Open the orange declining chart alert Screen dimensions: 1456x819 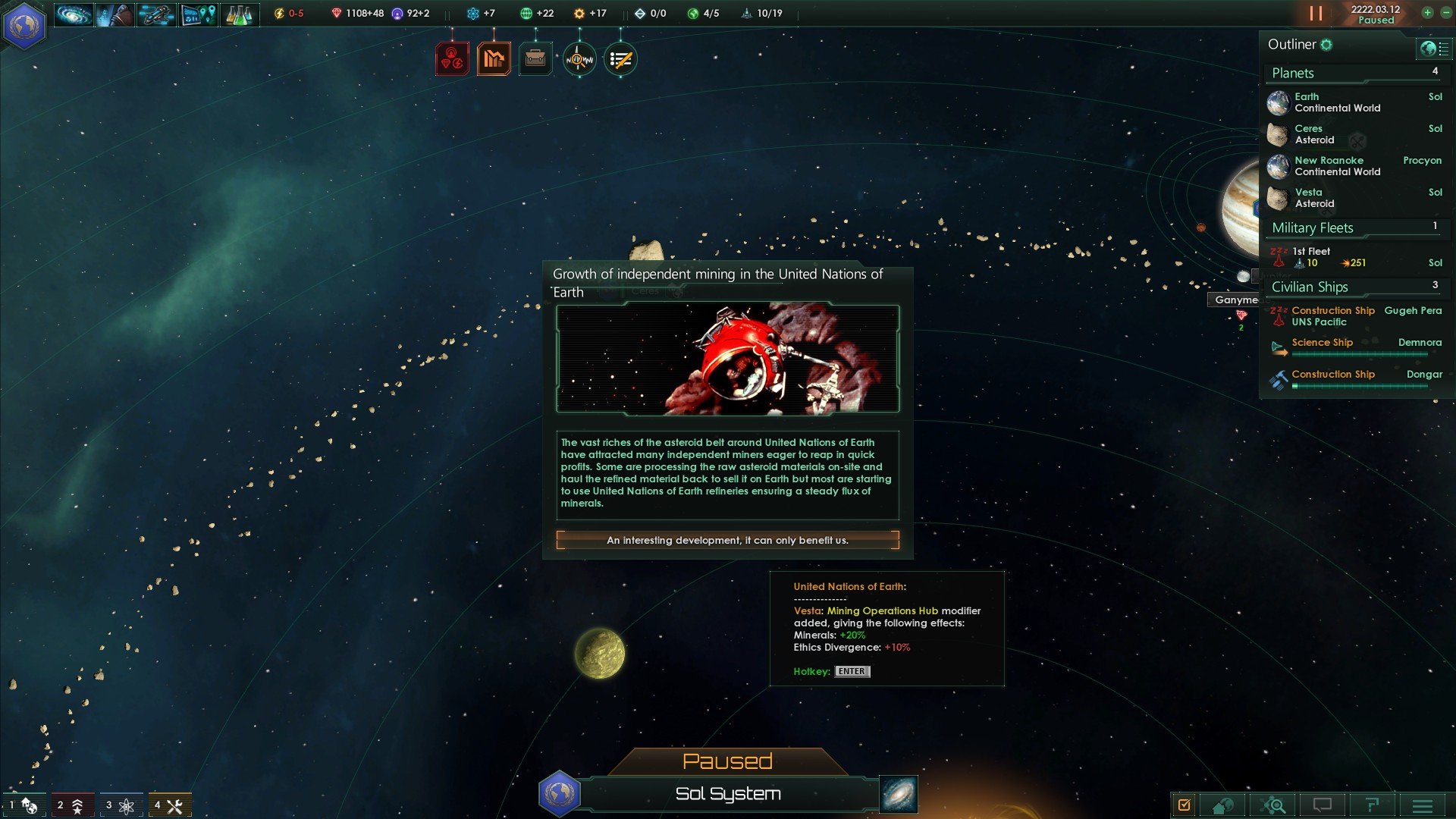[494, 59]
